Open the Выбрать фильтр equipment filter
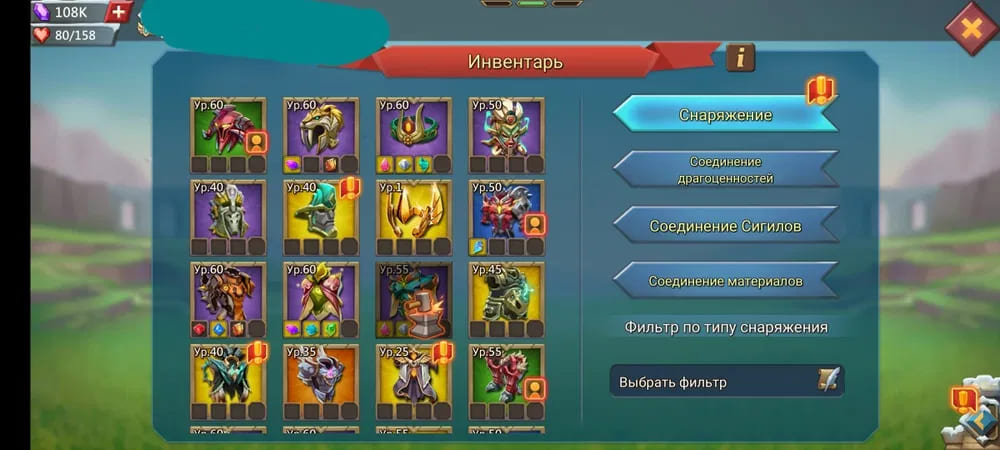The width and height of the screenshot is (1000, 450). pos(727,382)
